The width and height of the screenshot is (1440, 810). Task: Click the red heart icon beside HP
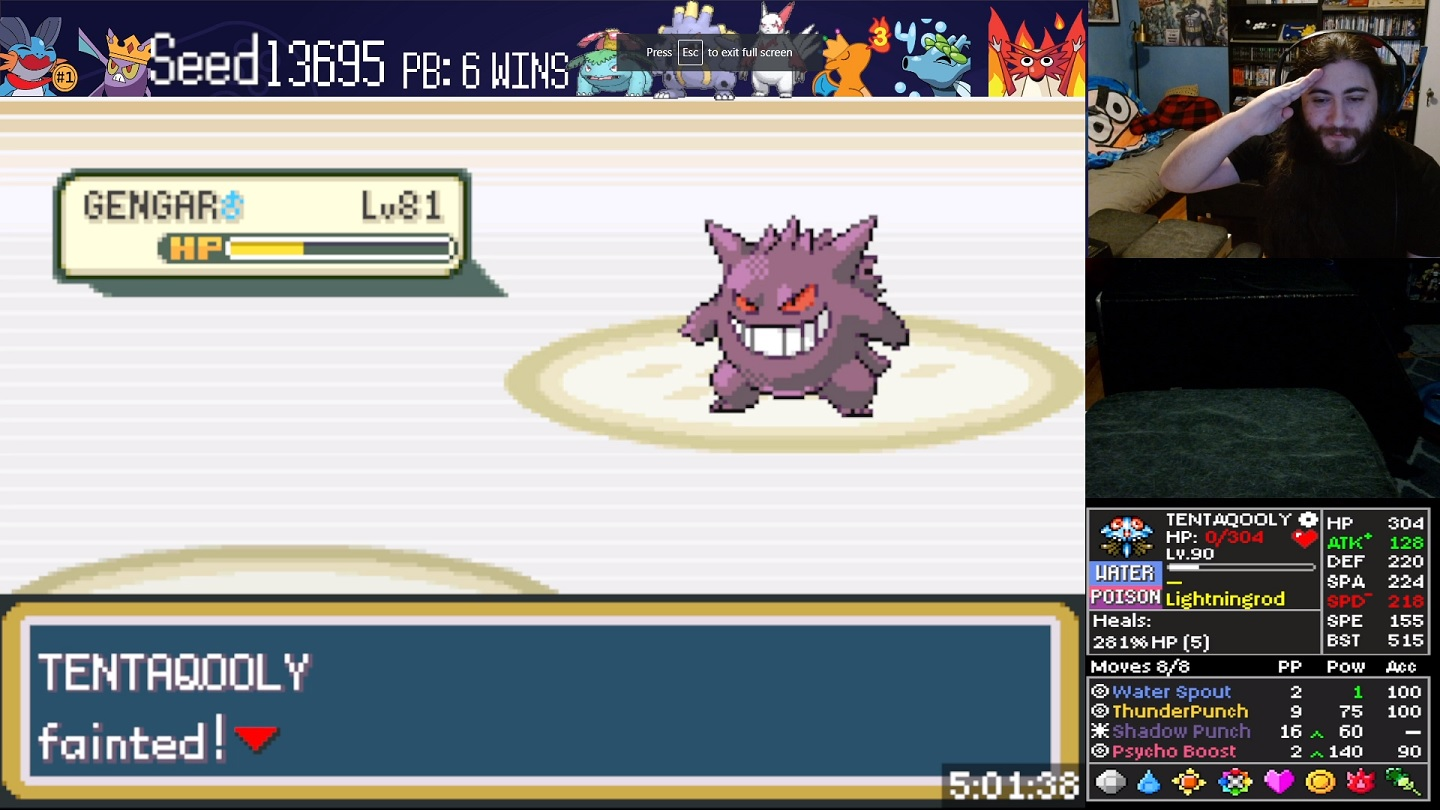pyautogui.click(x=1304, y=538)
